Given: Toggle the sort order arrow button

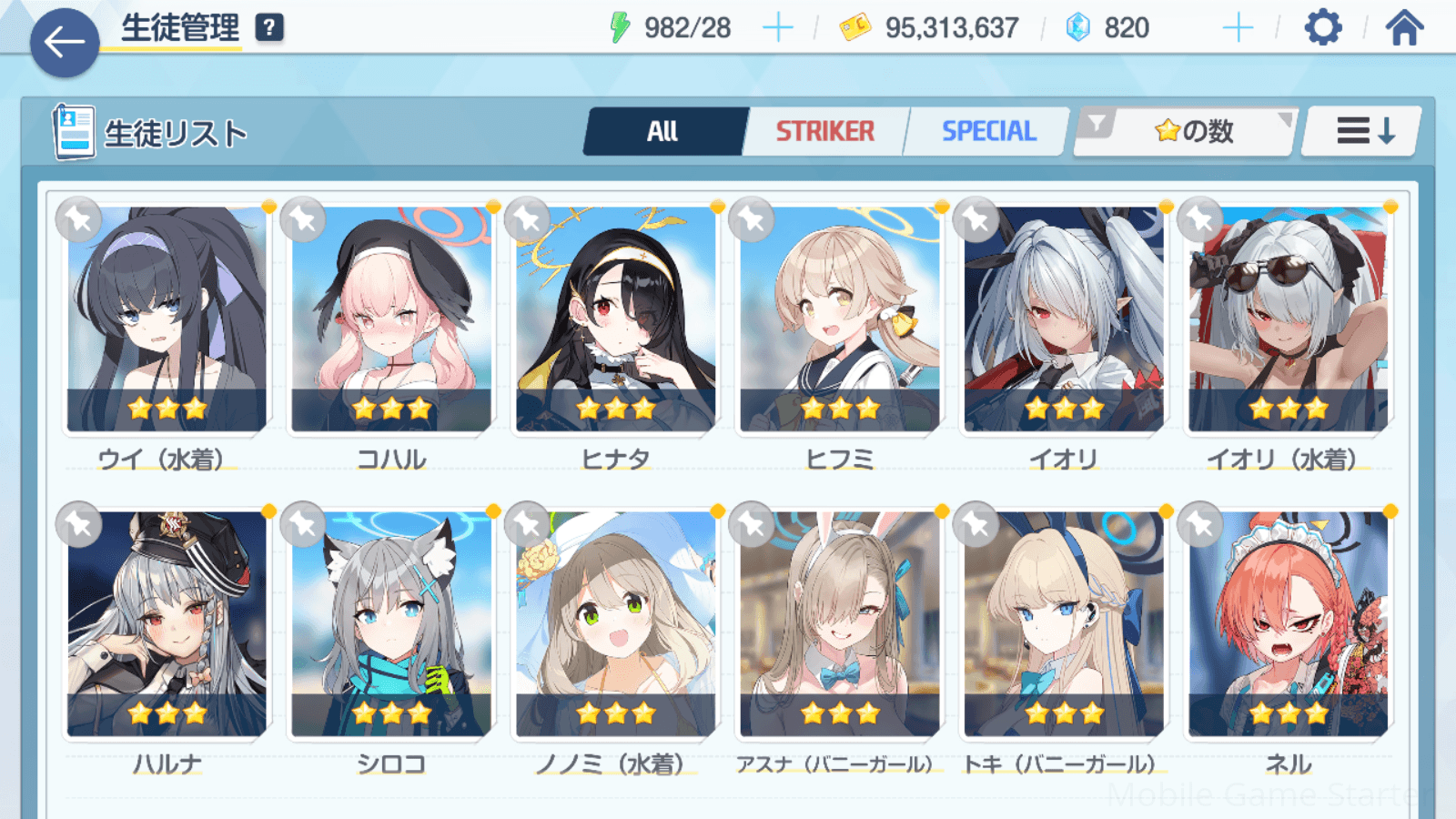Looking at the screenshot, I should tap(1363, 132).
